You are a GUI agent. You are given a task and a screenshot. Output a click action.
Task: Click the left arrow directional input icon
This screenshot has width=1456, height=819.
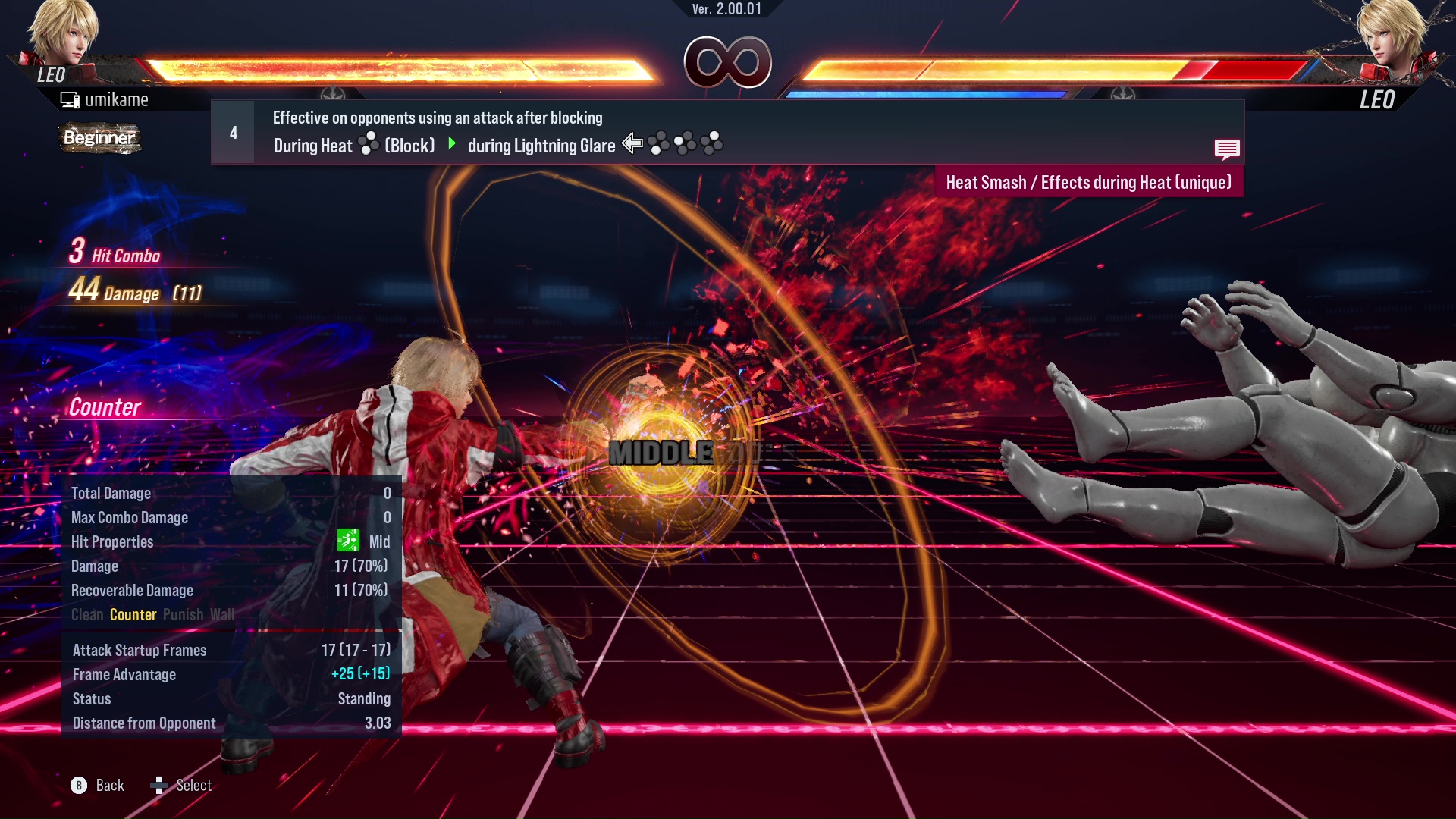(632, 143)
